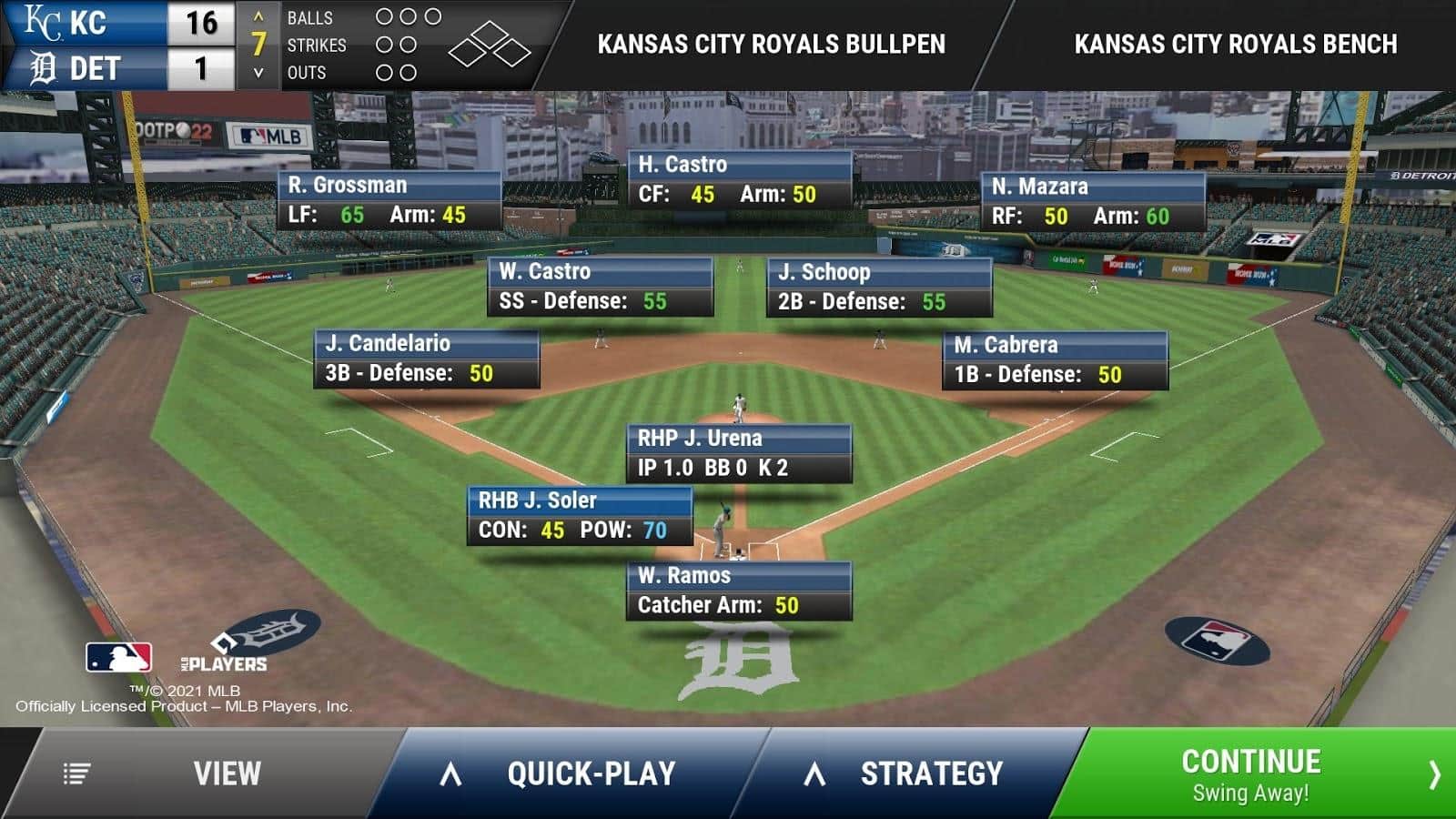Screen dimensions: 1456x819
Task: Select left fielder R. Grossman's card
Action: coord(389,200)
